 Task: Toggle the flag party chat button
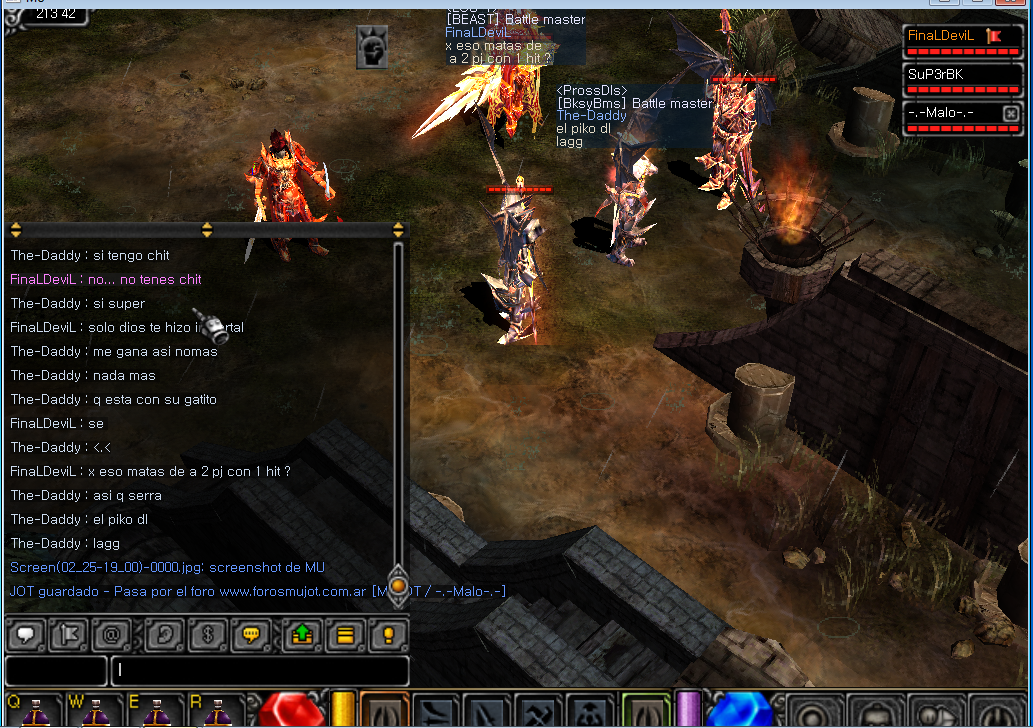click(x=68, y=634)
